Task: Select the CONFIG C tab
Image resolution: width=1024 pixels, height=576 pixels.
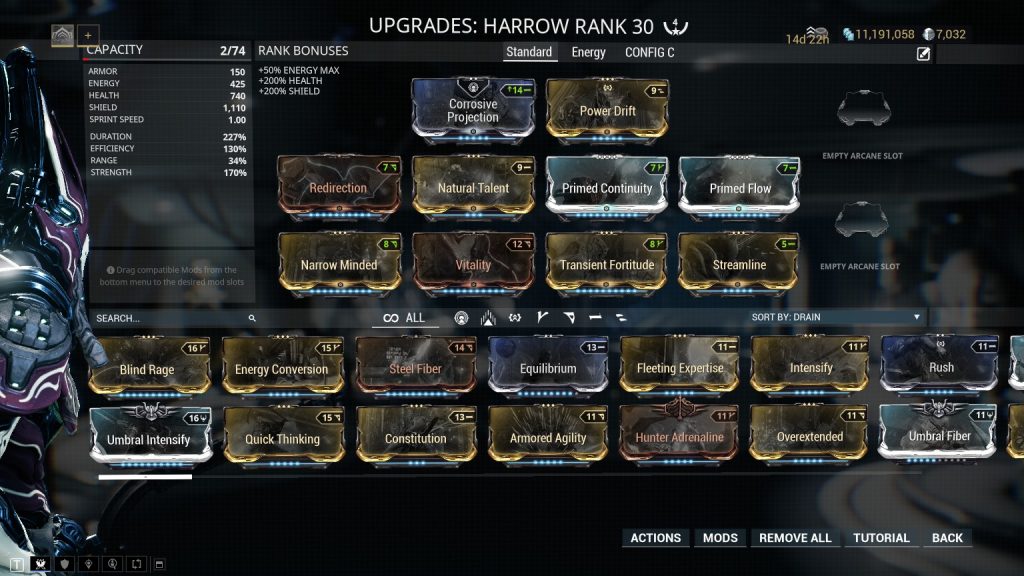Action: (x=649, y=52)
